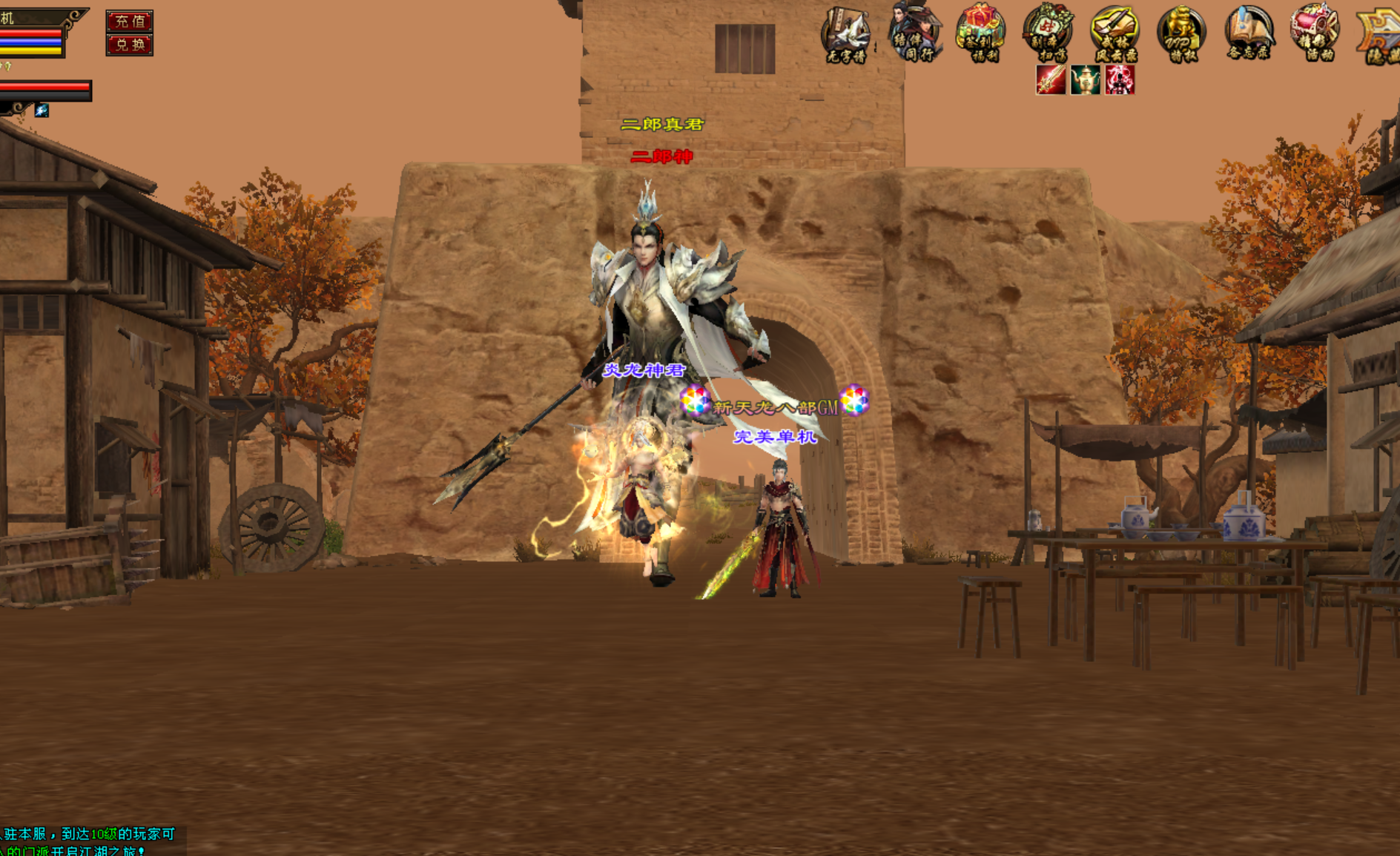
Task: Open the 副本扫荡 dungeon sweep icon
Action: [x=1048, y=33]
